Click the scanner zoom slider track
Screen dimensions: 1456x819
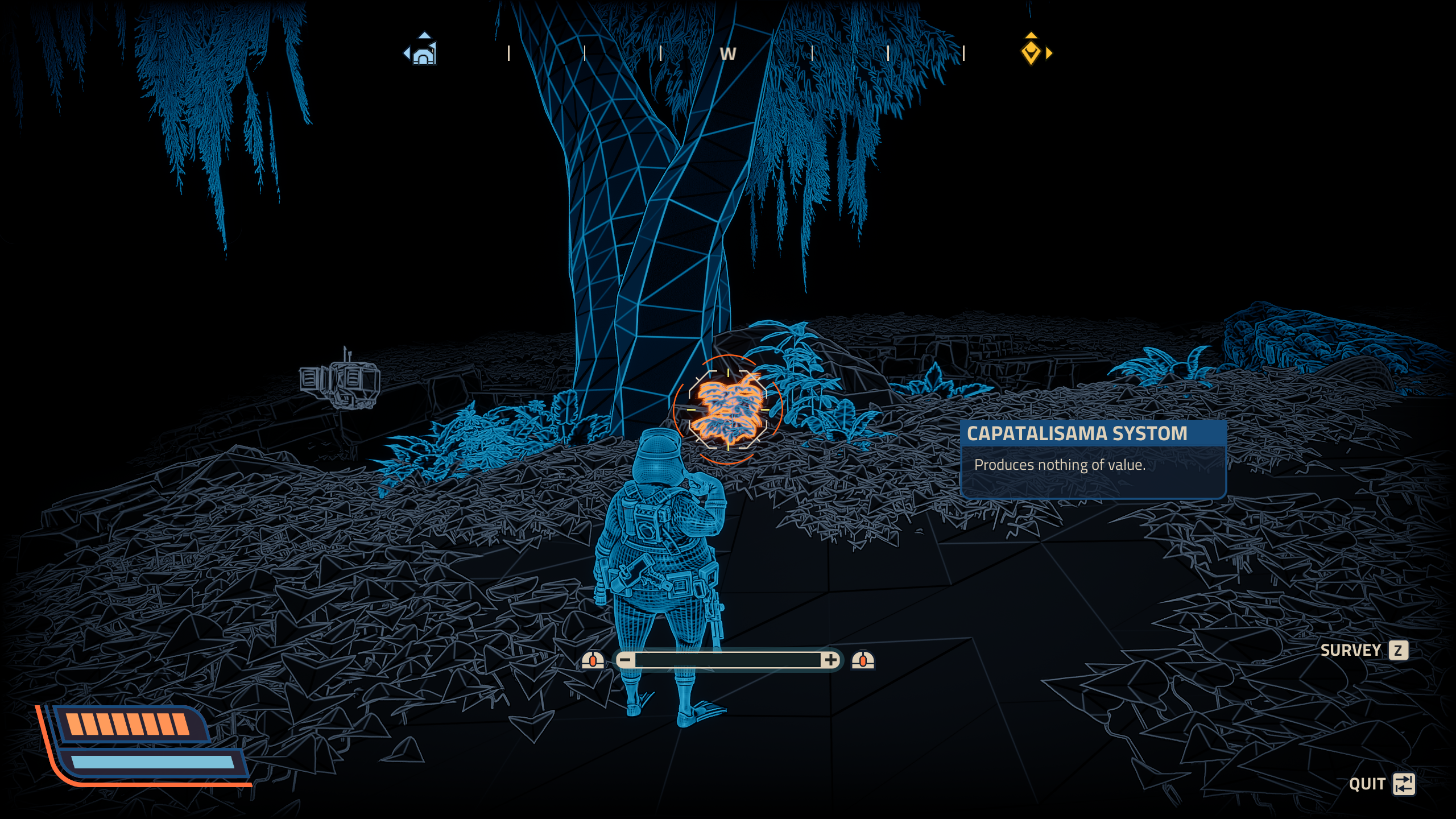pyautogui.click(x=727, y=660)
